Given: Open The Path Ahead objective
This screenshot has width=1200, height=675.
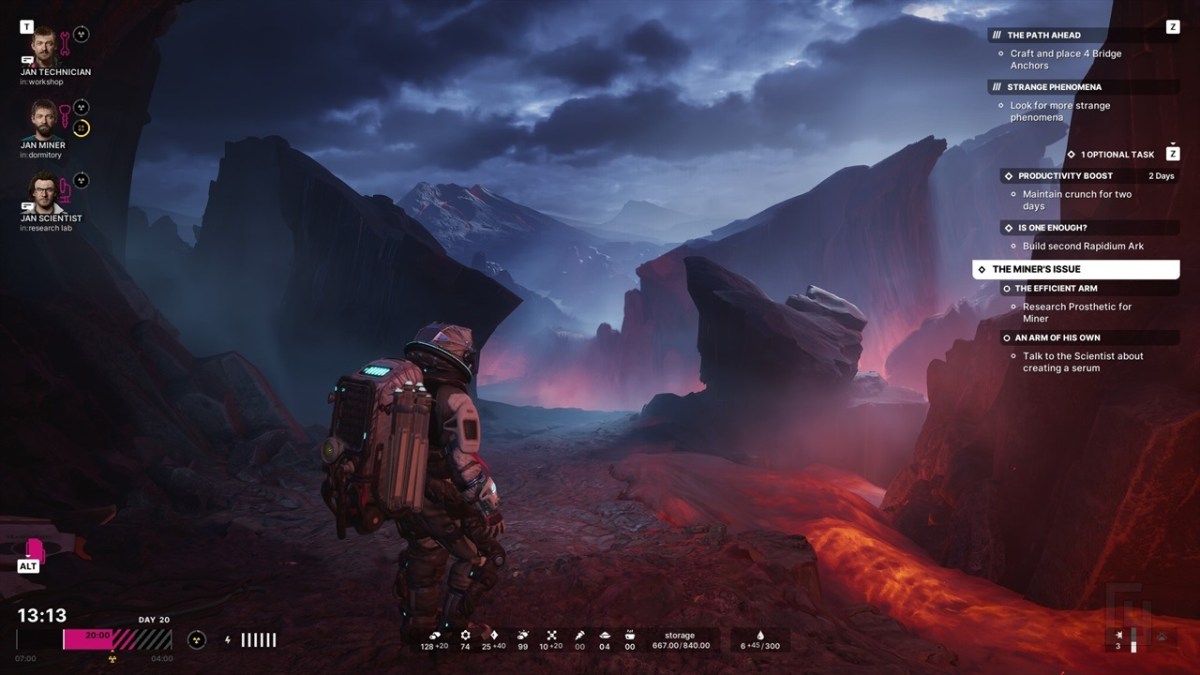Looking at the screenshot, I should (1043, 35).
